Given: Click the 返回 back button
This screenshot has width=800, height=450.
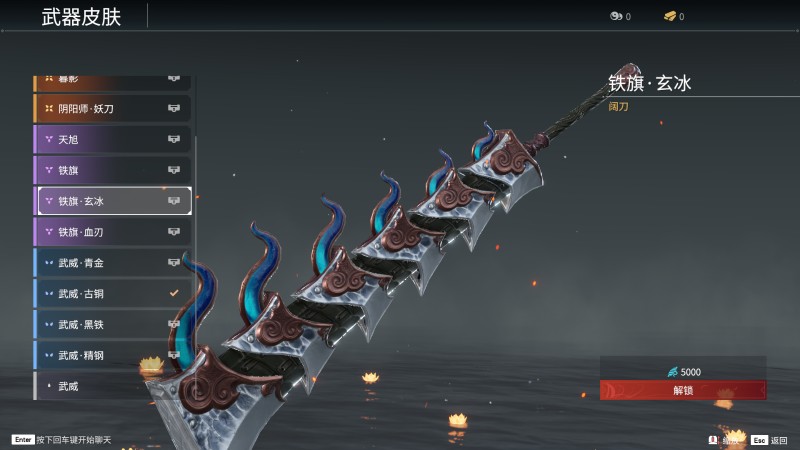Looking at the screenshot, I should point(771,439).
